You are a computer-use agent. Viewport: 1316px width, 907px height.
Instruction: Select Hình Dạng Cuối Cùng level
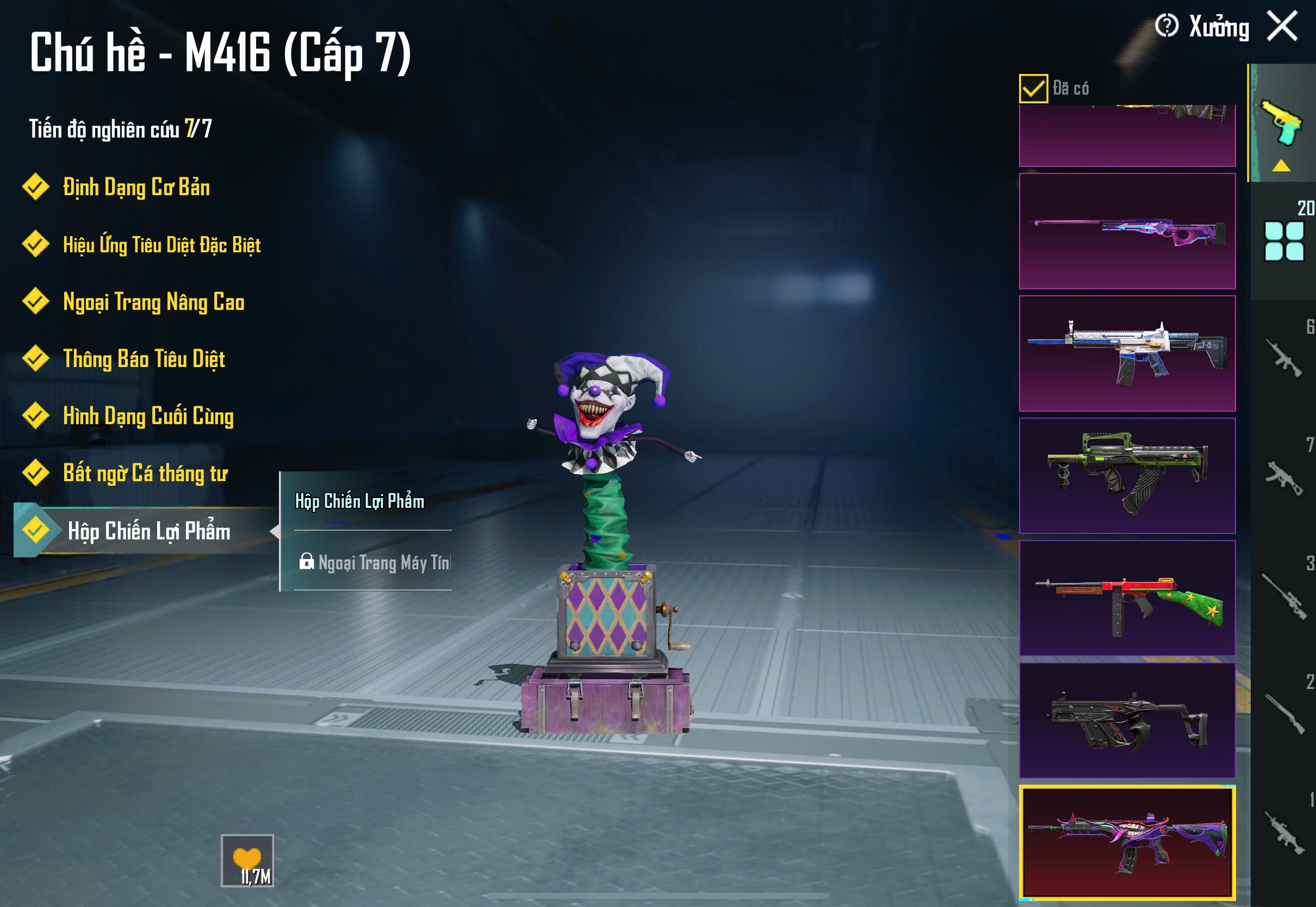tap(148, 416)
